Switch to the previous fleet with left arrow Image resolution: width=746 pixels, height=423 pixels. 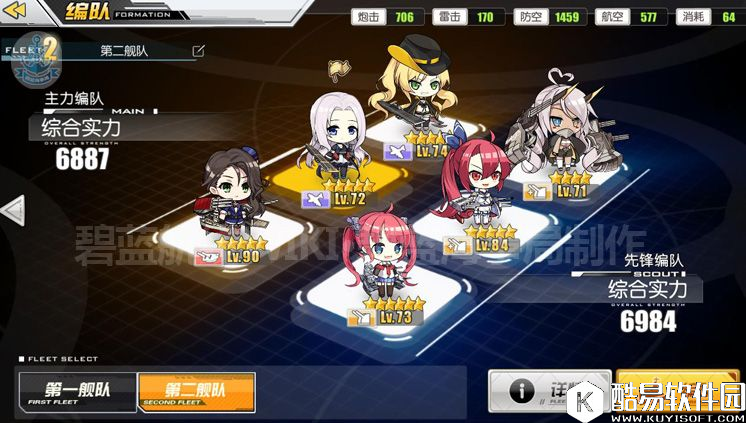(13, 211)
